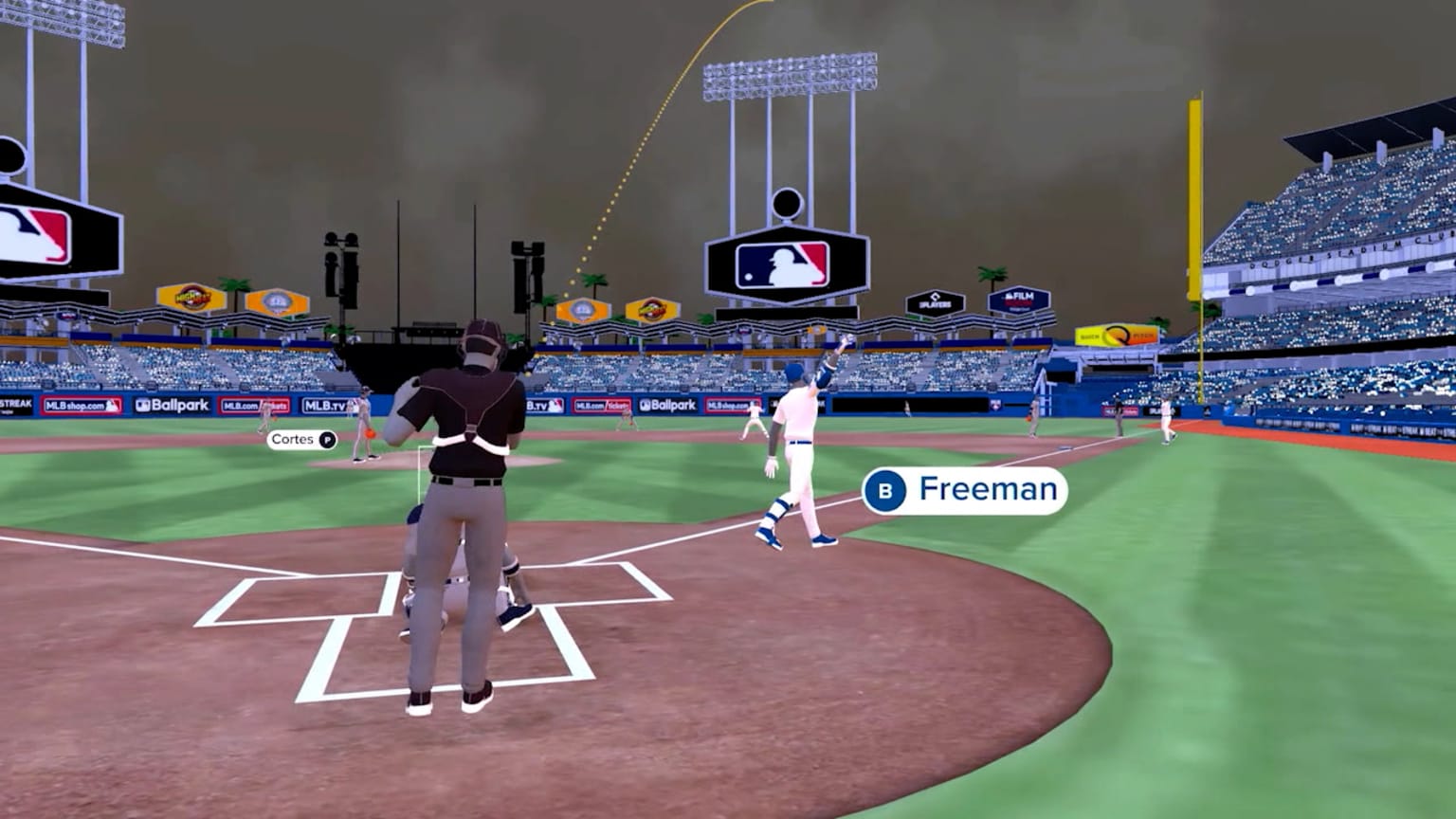
Task: Click the B batter icon beside Freeman
Action: (887, 490)
